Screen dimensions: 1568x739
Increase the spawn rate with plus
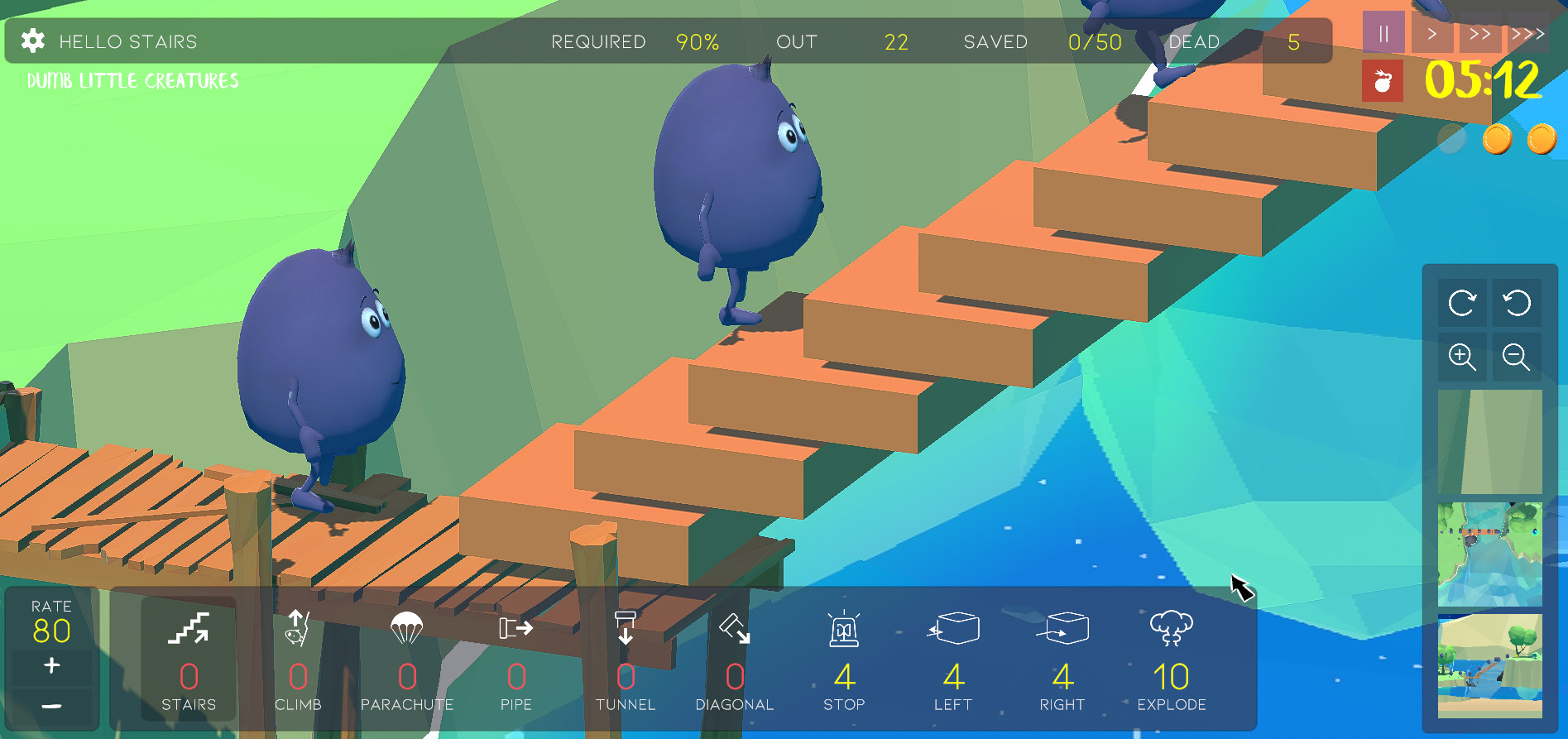coord(52,665)
